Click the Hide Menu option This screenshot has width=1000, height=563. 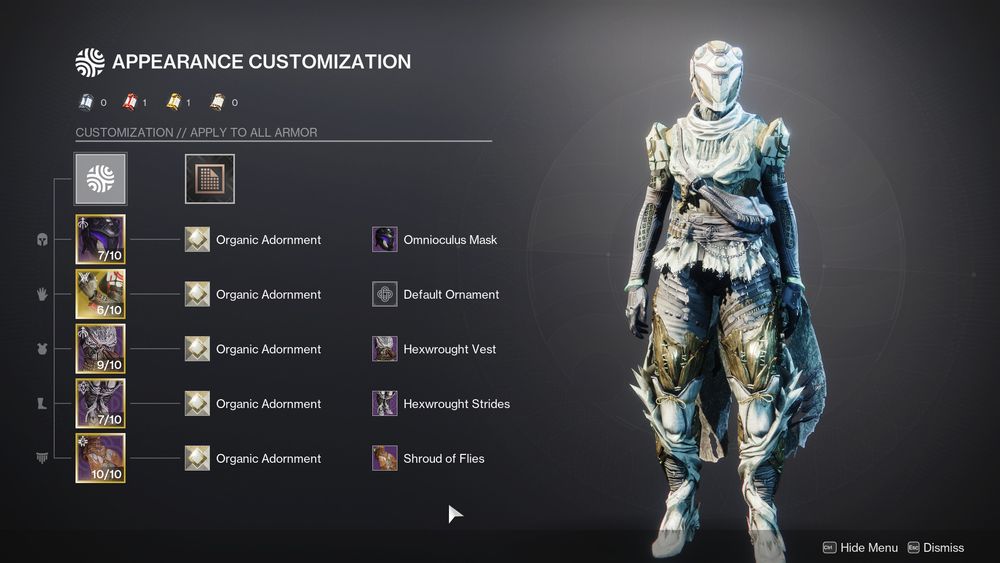pyautogui.click(x=860, y=547)
